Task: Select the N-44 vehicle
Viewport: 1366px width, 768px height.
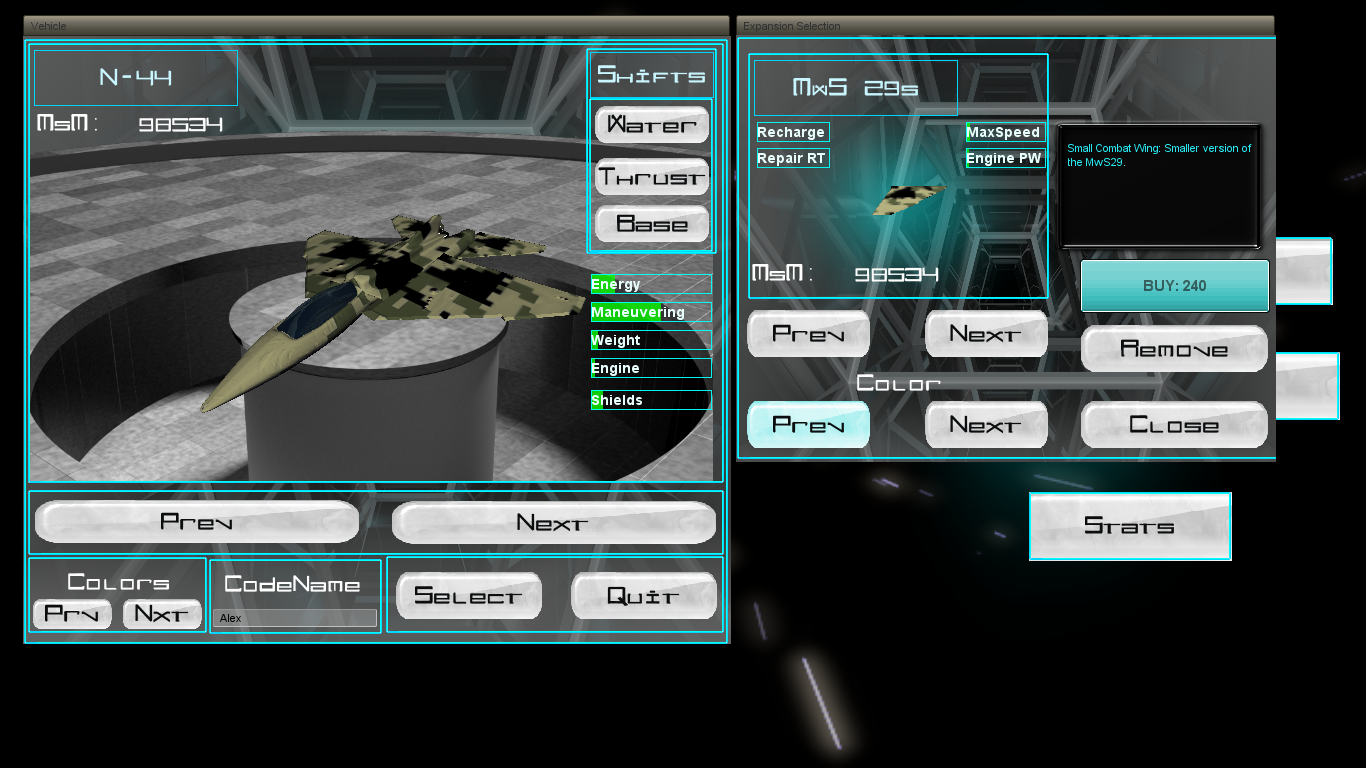Action: [x=468, y=595]
